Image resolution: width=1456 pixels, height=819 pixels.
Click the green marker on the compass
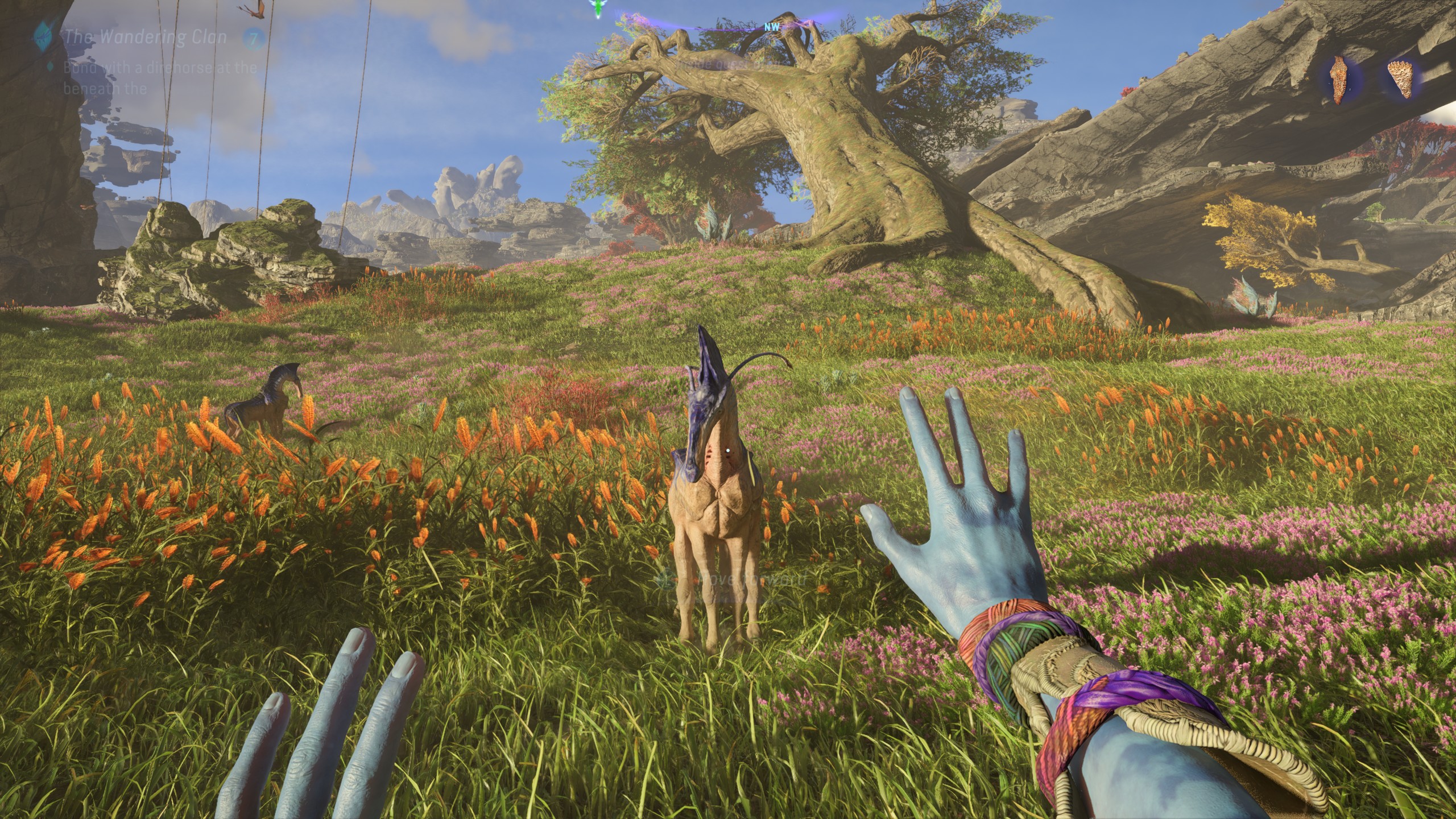click(597, 9)
